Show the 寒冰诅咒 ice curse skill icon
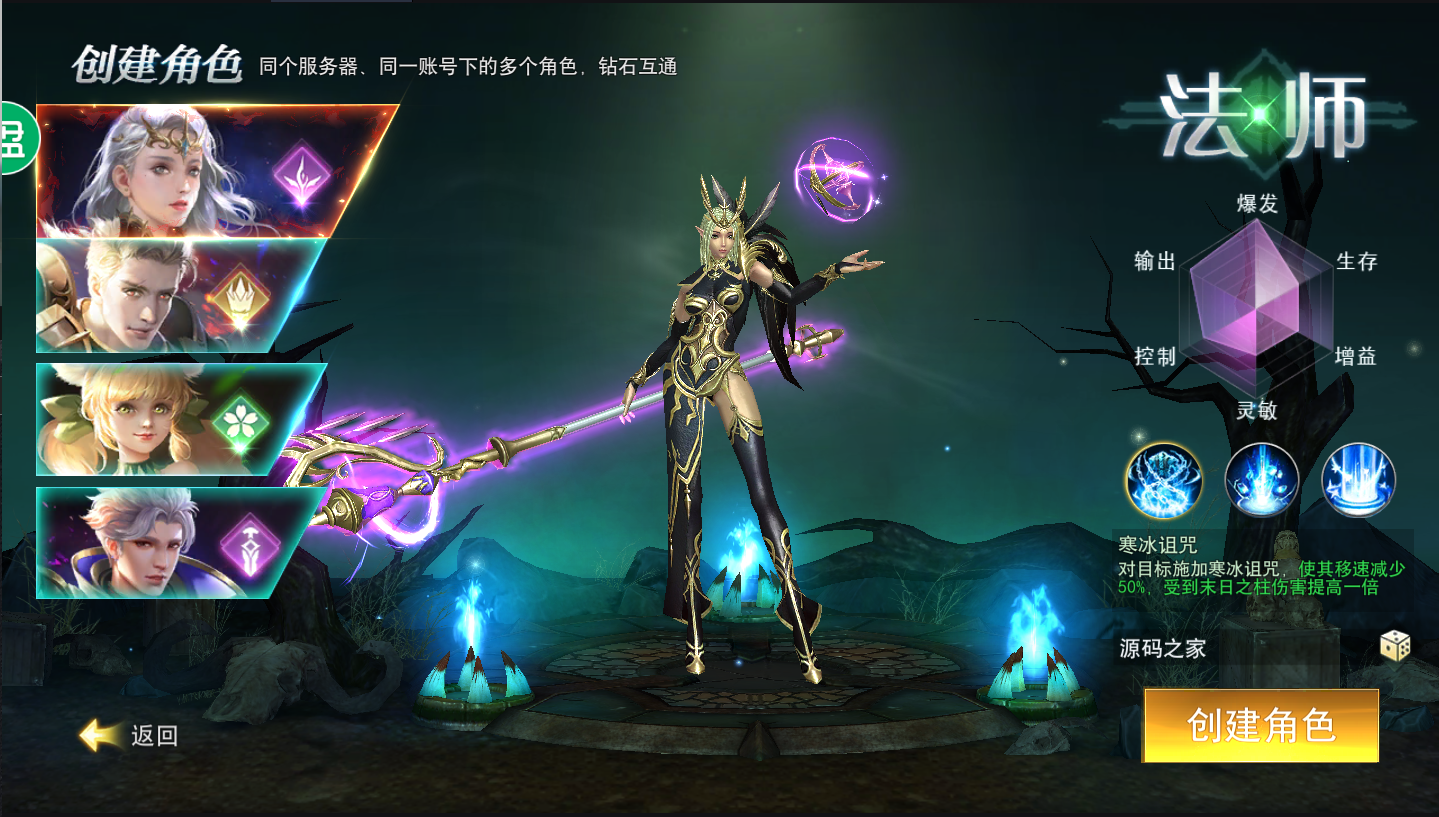This screenshot has width=1439, height=817. (1163, 480)
